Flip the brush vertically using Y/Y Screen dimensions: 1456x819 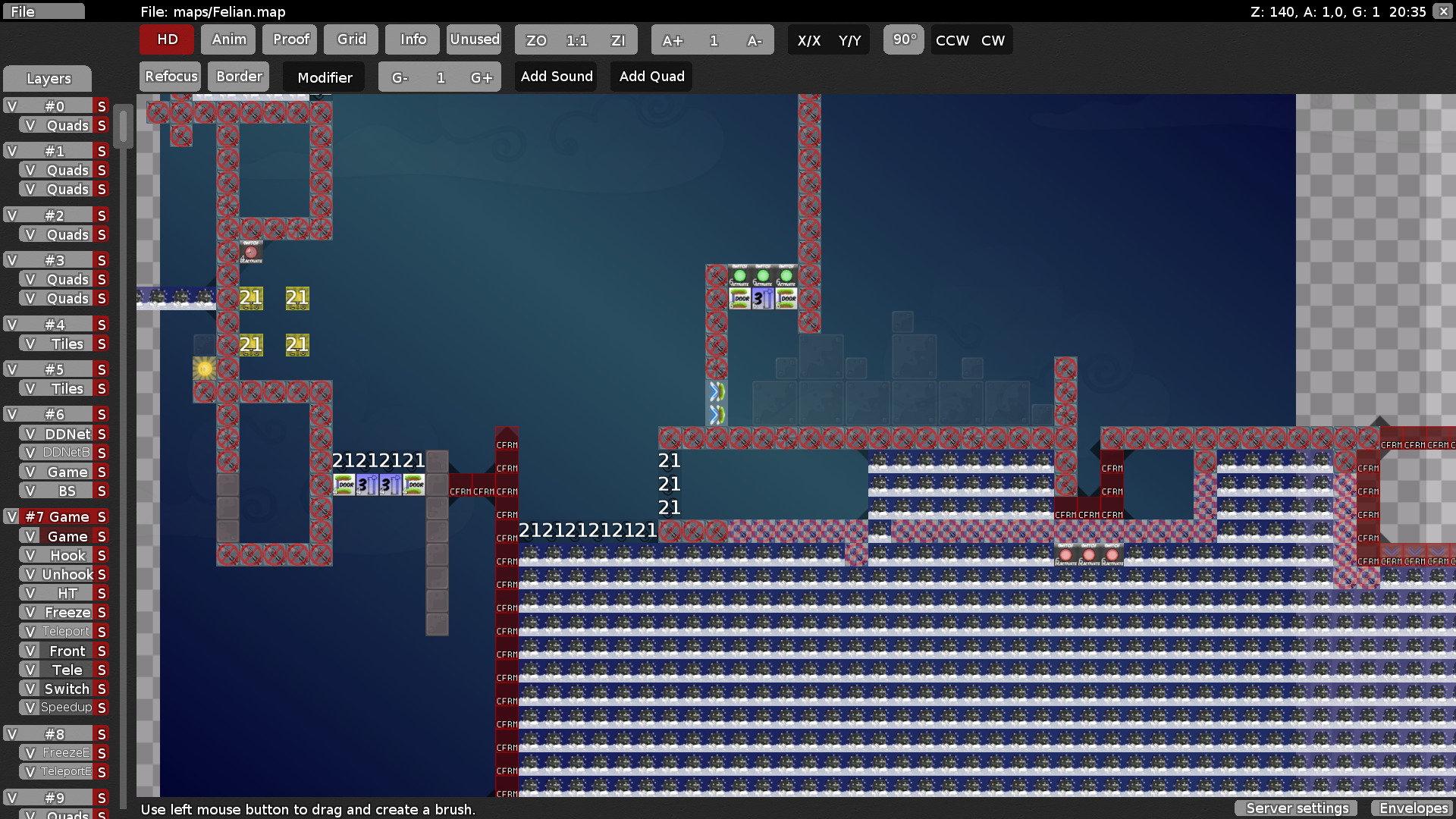click(851, 40)
